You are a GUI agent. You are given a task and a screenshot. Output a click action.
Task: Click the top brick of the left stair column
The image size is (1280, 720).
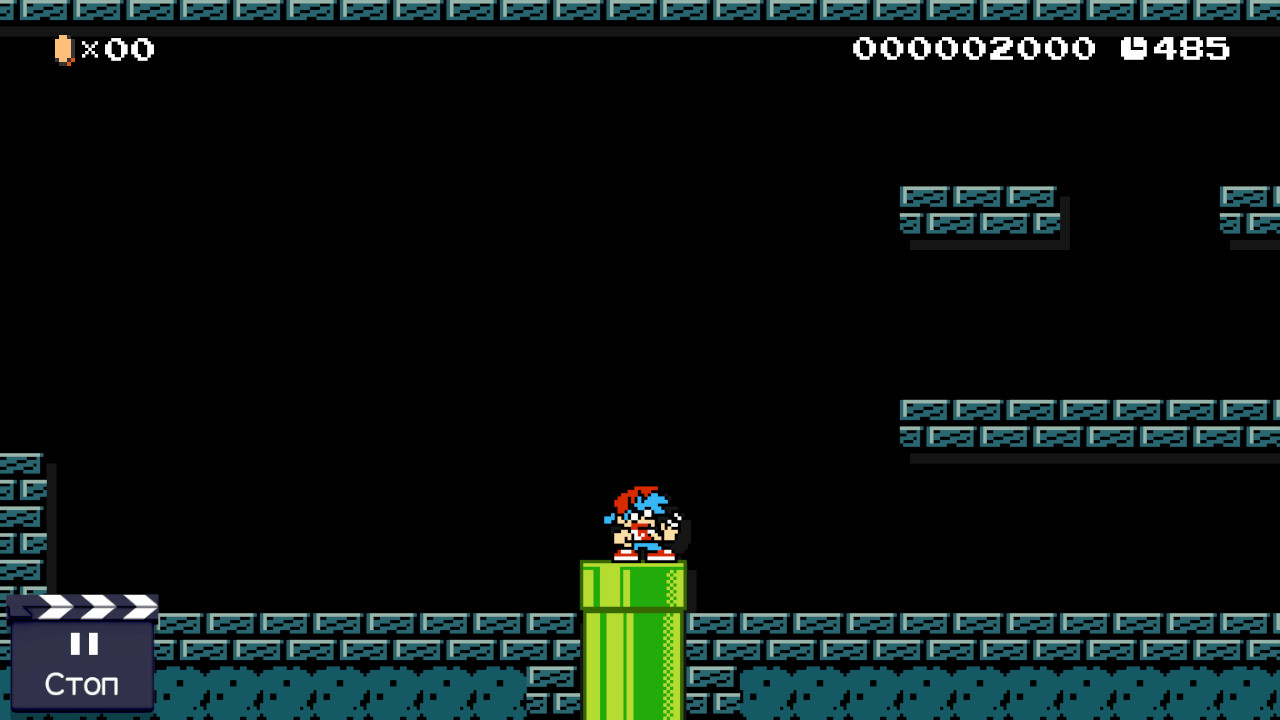pos(20,465)
